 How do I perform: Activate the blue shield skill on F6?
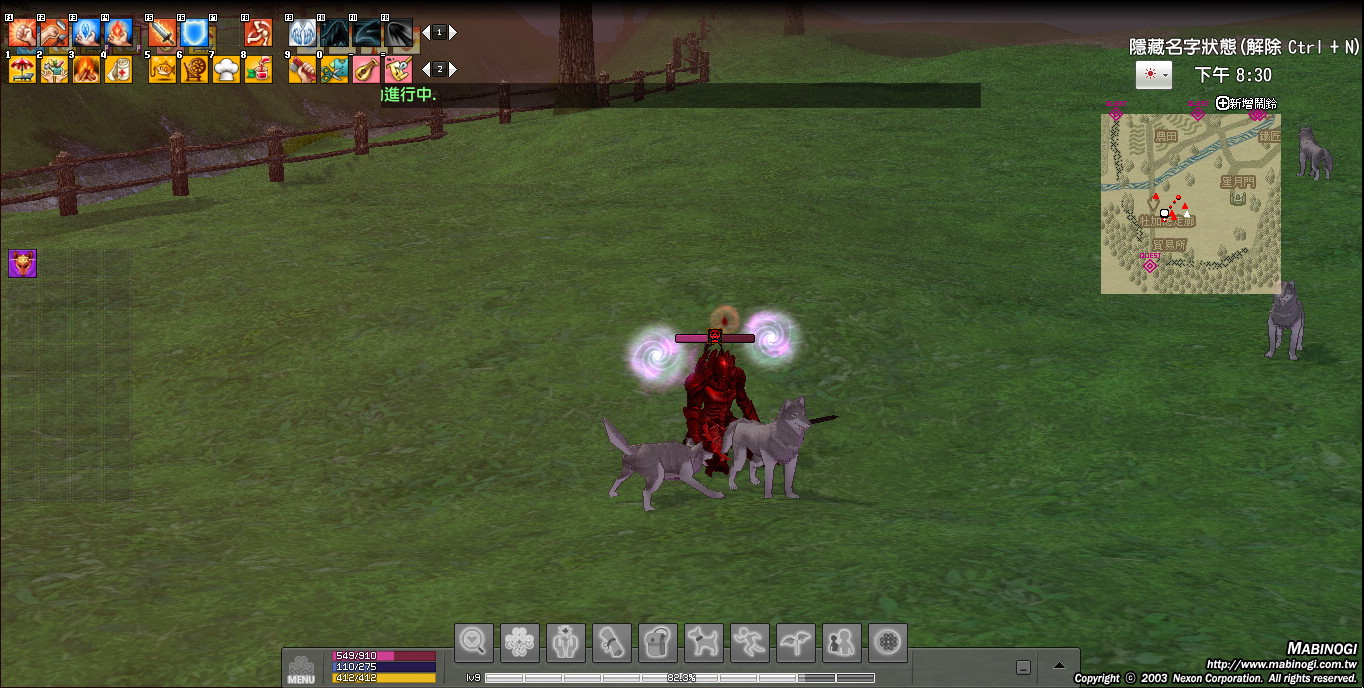click(x=194, y=33)
